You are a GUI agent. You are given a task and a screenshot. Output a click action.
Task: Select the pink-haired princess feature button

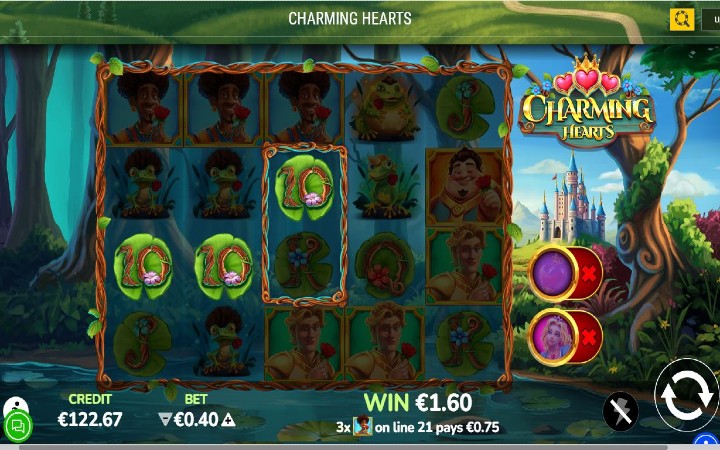click(x=552, y=337)
